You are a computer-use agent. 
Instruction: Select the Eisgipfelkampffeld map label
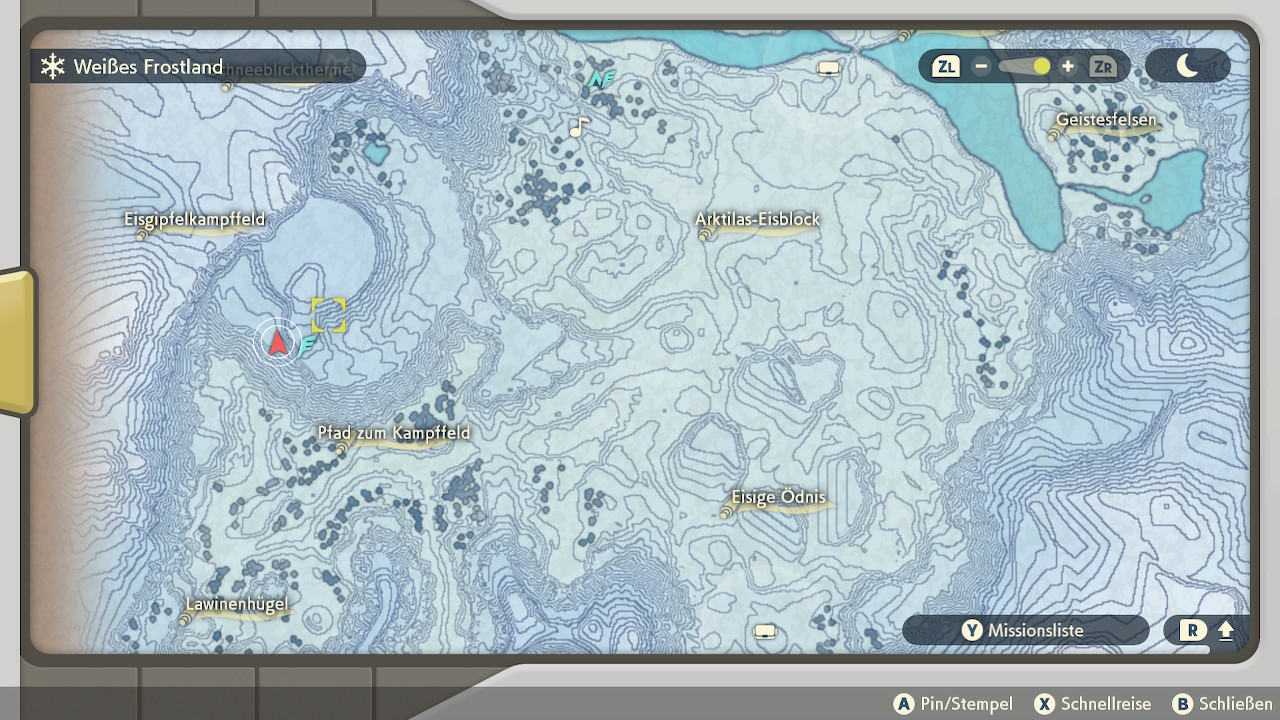click(x=195, y=219)
